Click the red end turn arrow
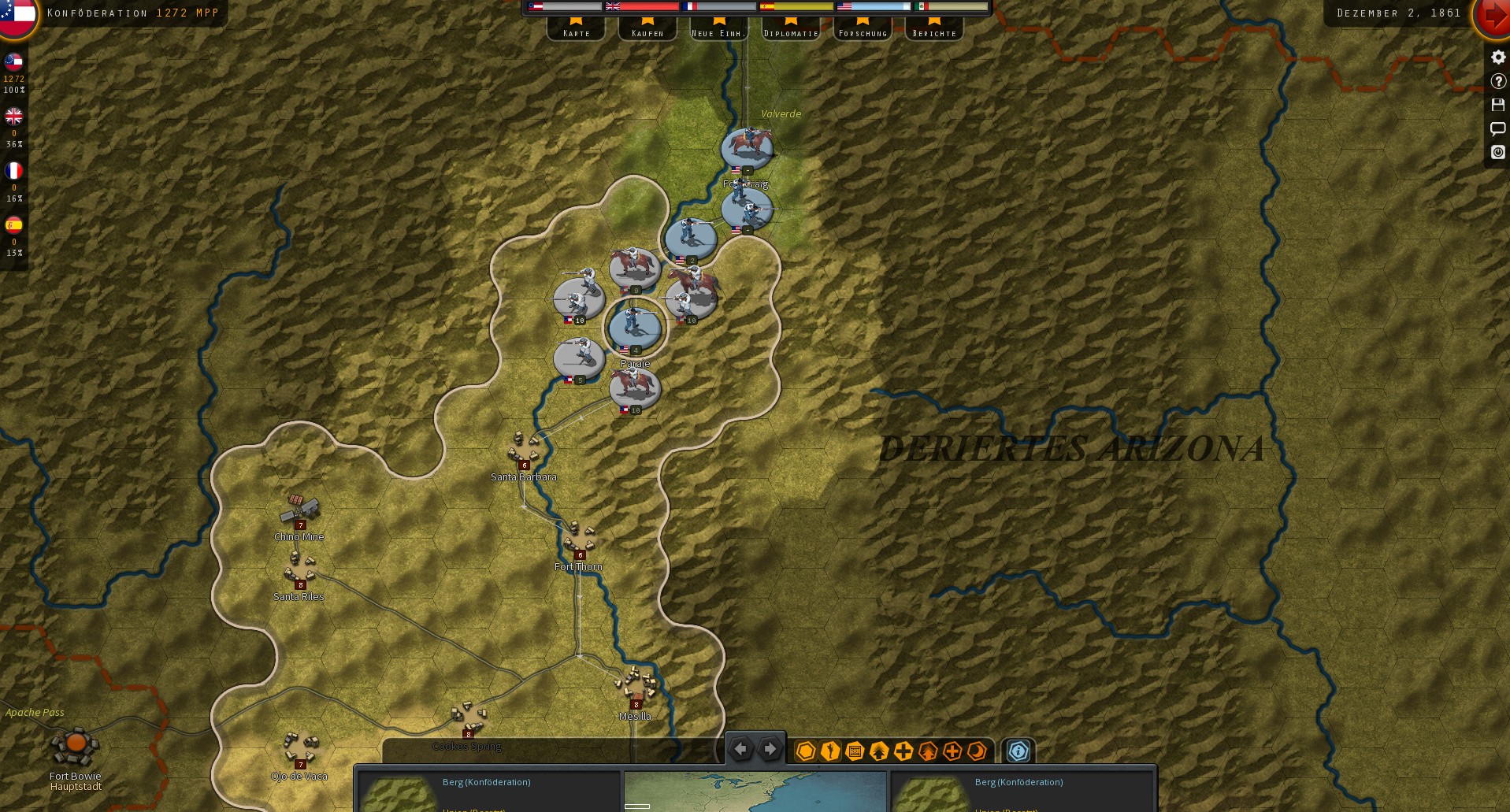The height and width of the screenshot is (812, 1510). 1493,16
